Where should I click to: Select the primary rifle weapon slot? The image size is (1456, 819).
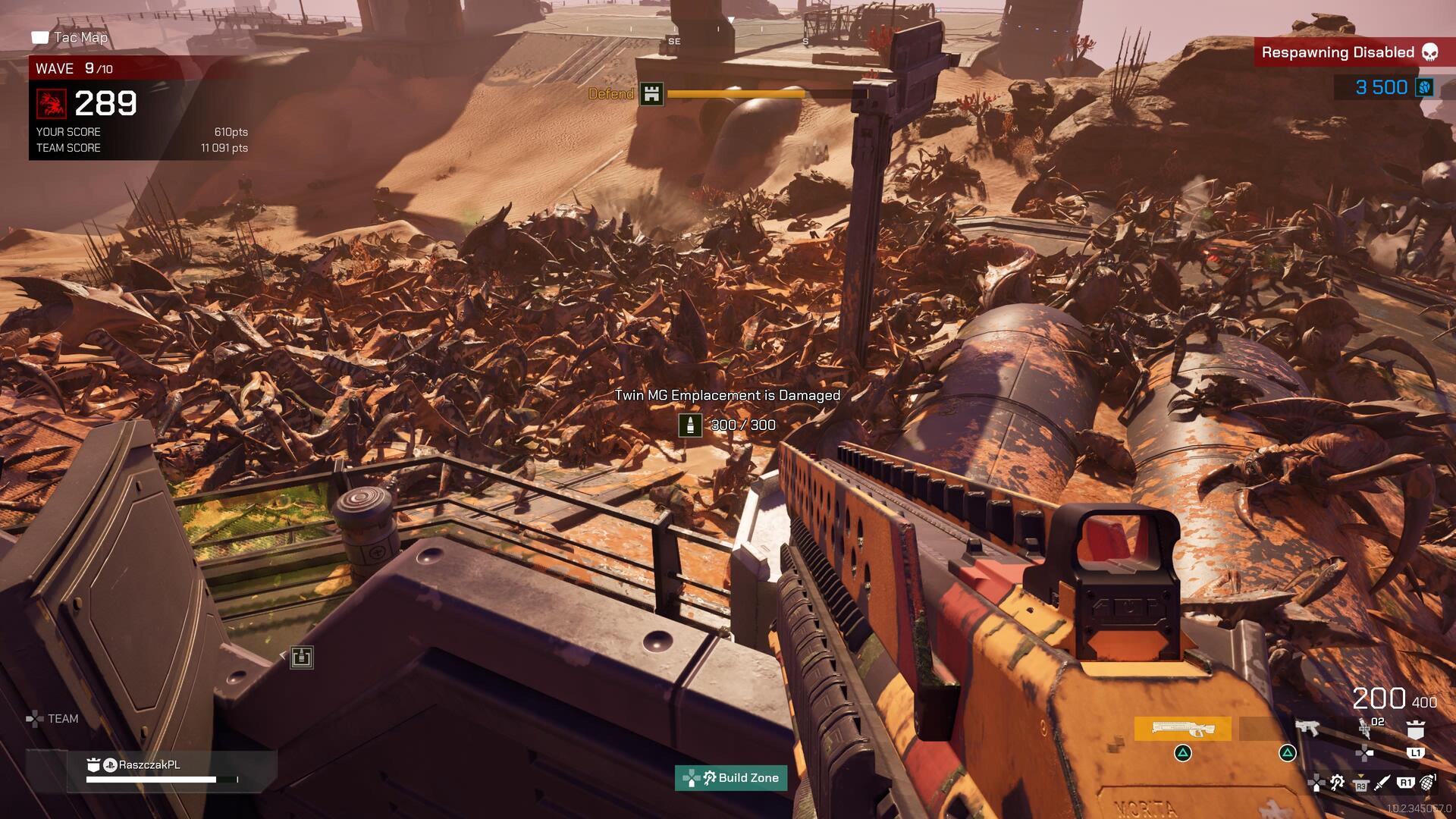click(1182, 729)
